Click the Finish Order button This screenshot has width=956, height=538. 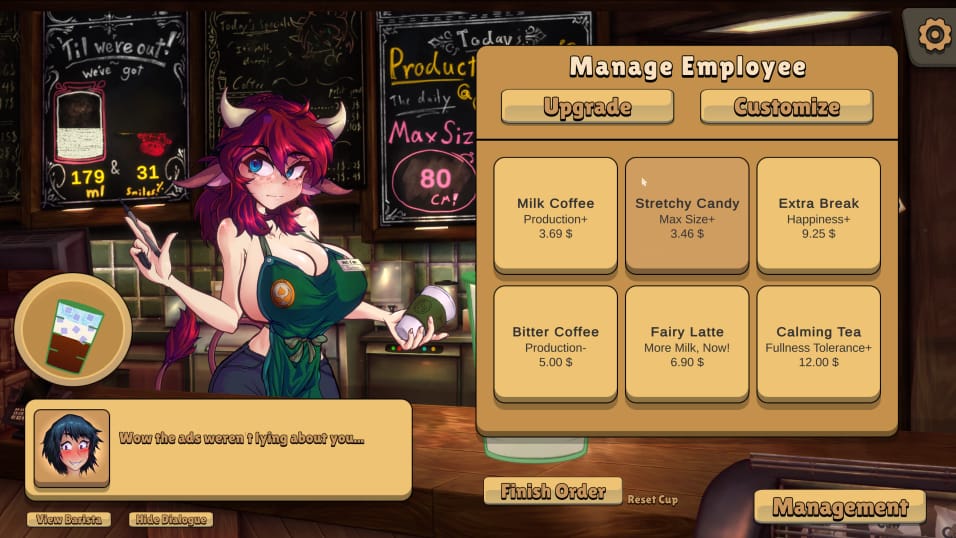tap(552, 491)
